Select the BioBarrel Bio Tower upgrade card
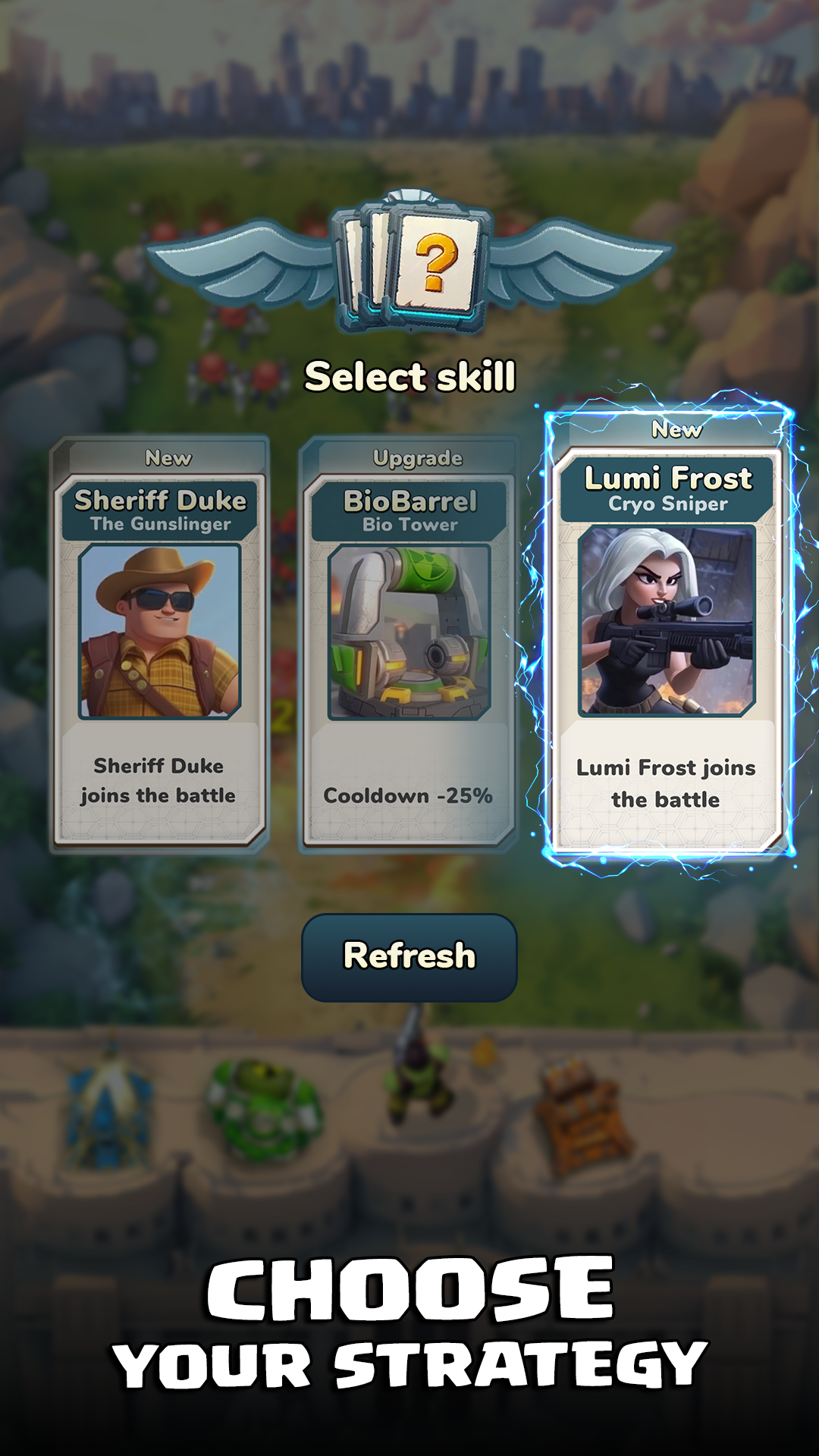This screenshot has height=1456, width=819. click(x=409, y=645)
